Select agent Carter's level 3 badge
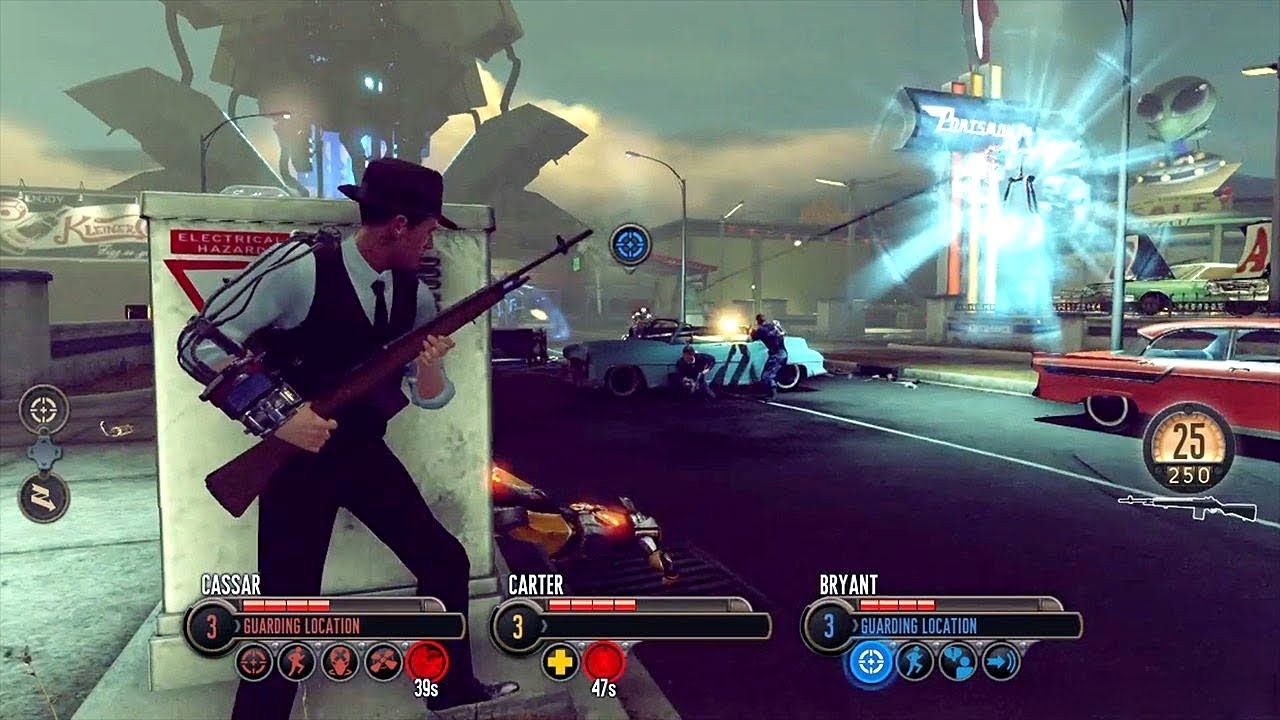Viewport: 1280px width, 720px height. pos(517,627)
